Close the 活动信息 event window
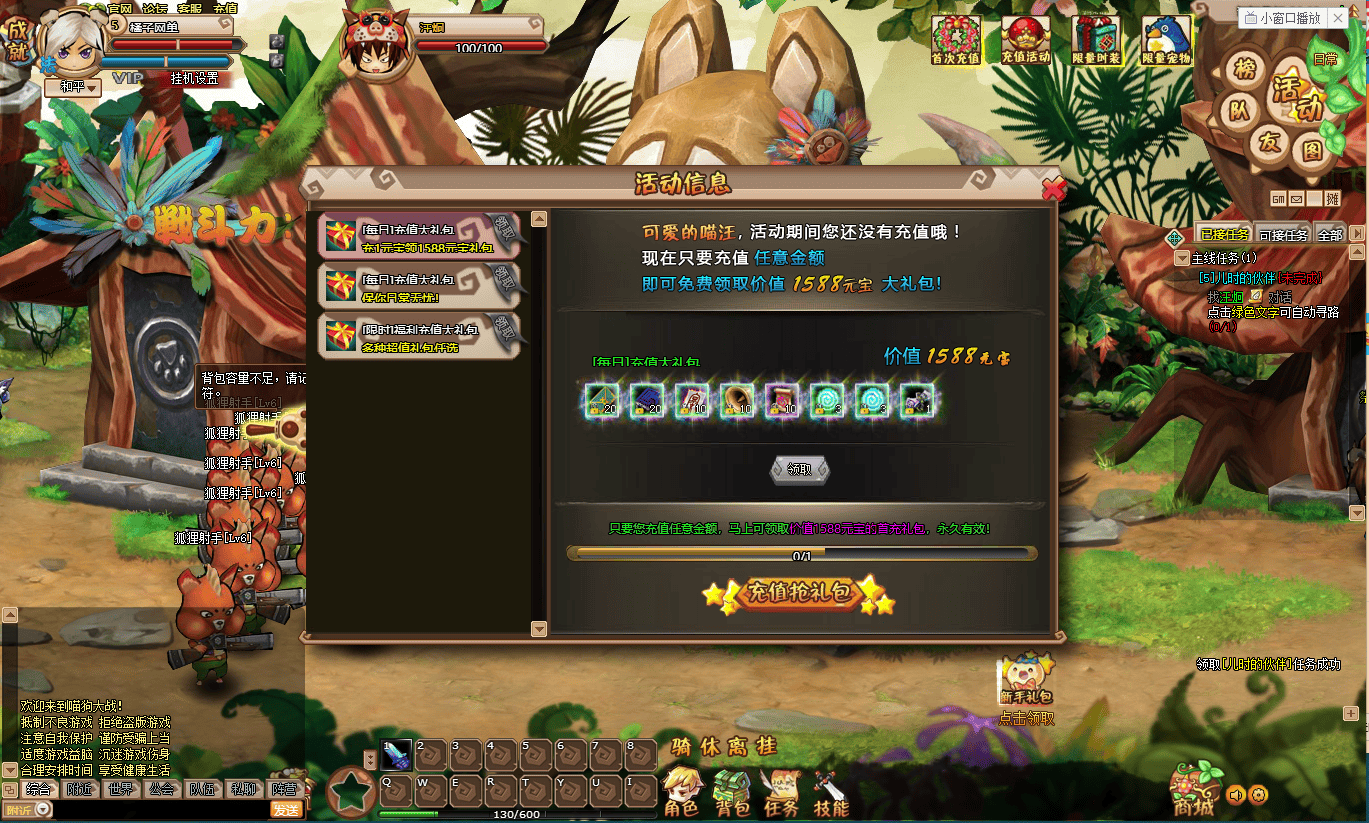 click(x=1052, y=188)
